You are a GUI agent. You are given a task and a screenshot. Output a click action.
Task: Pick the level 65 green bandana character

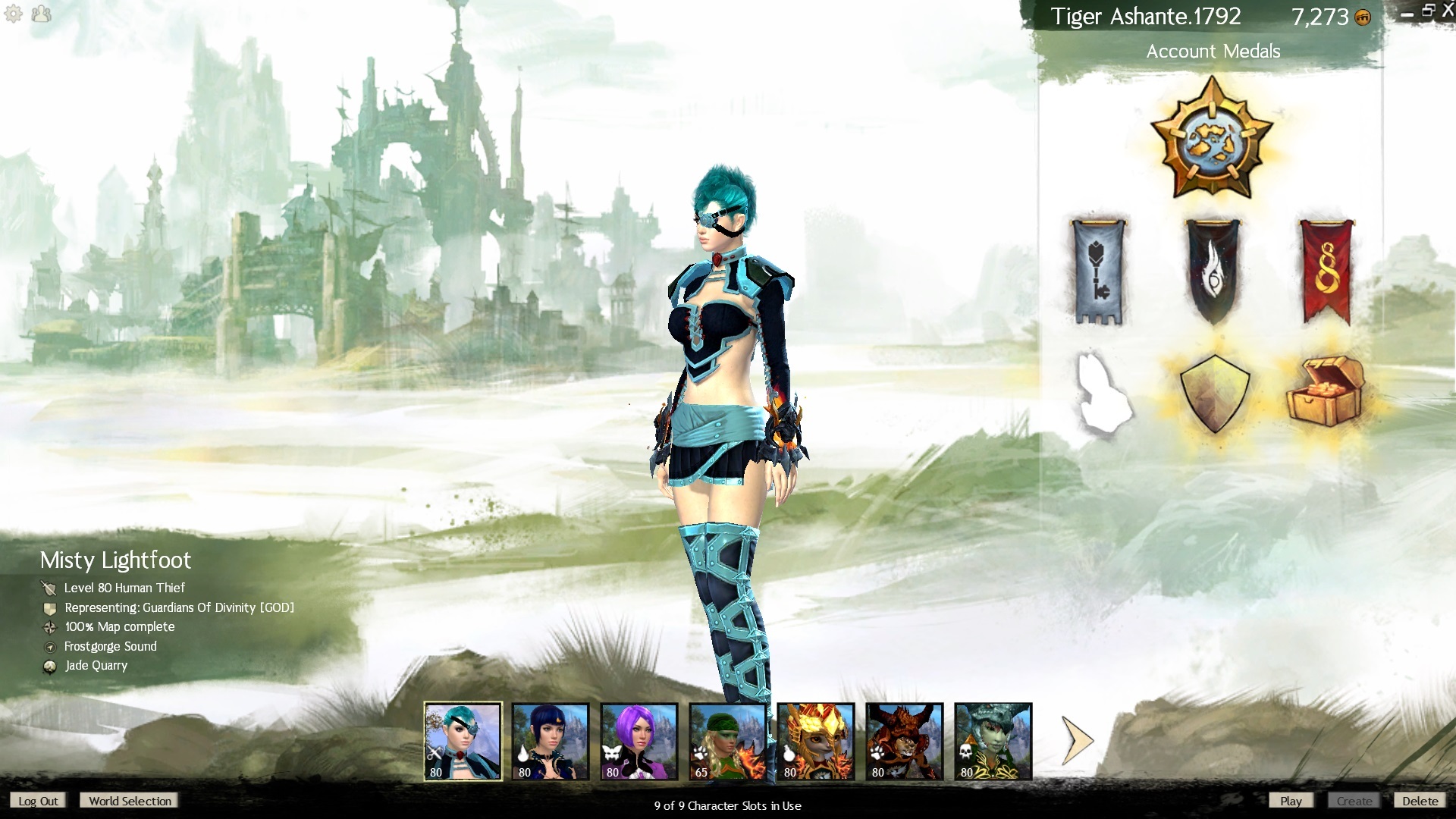coord(727,741)
